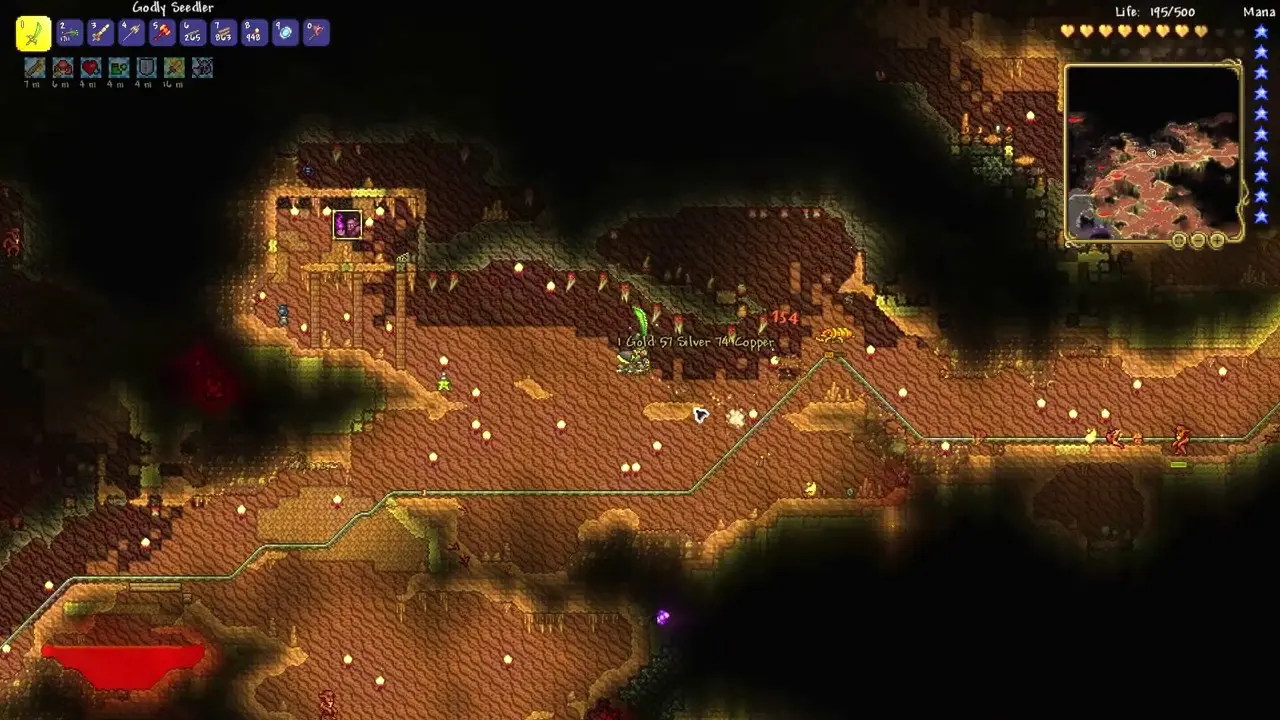Select the grappling hook in hotbar slot 2
The image size is (1280, 720).
click(x=68, y=32)
